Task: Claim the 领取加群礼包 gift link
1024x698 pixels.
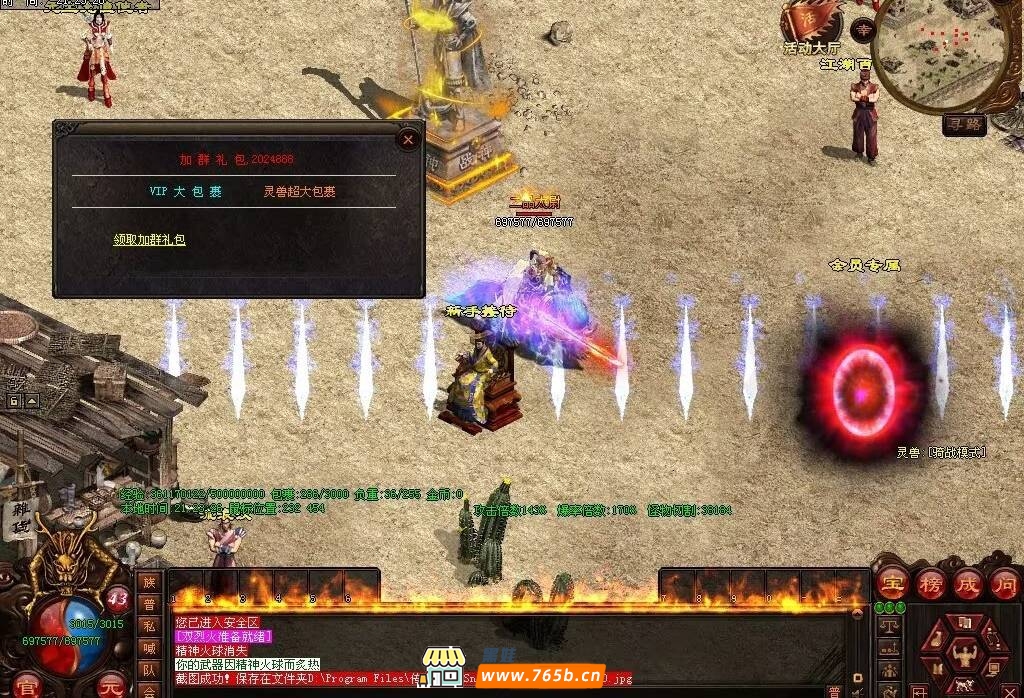Action: [149, 240]
